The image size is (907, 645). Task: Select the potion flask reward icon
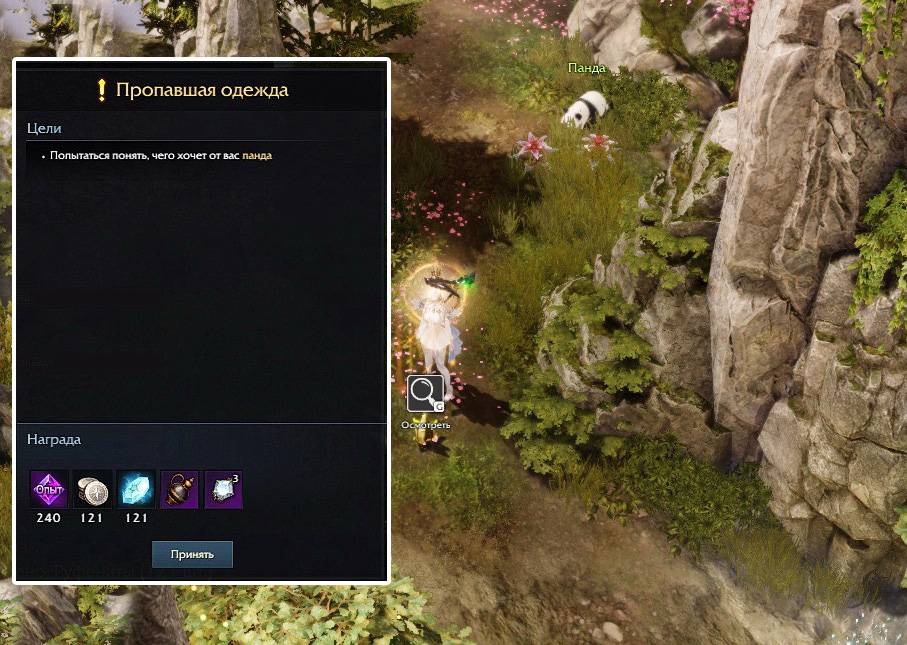(x=180, y=489)
